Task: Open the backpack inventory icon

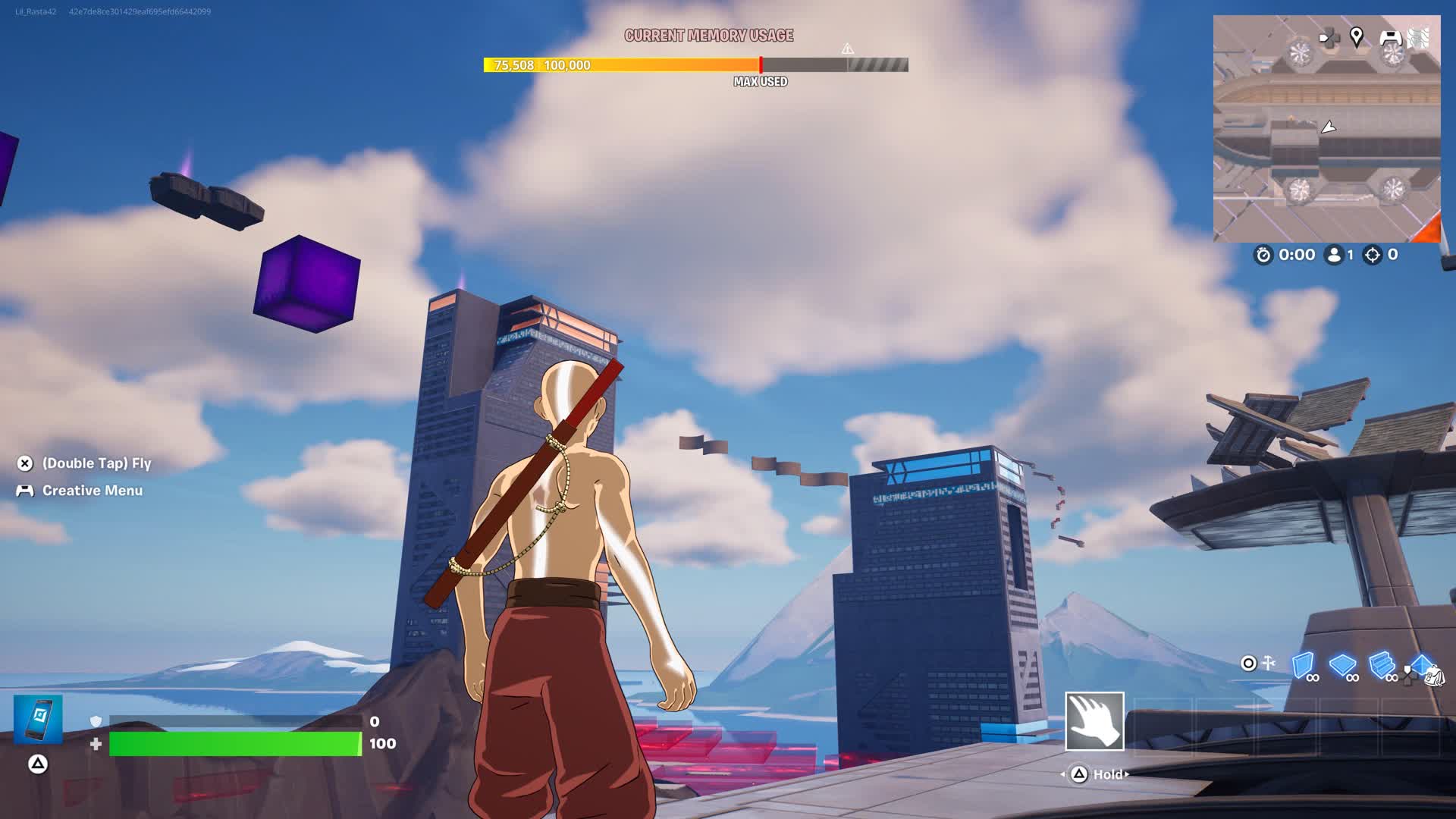Action: (x=1433, y=676)
